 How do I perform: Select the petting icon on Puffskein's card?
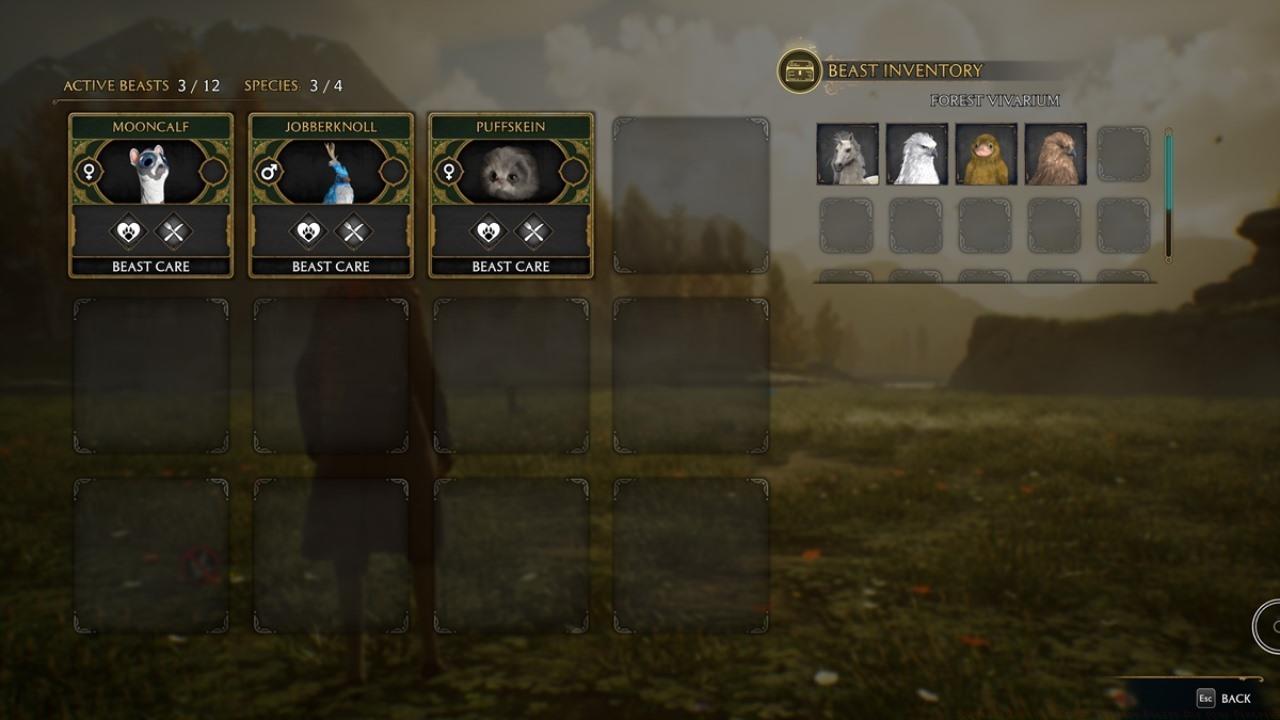489,229
